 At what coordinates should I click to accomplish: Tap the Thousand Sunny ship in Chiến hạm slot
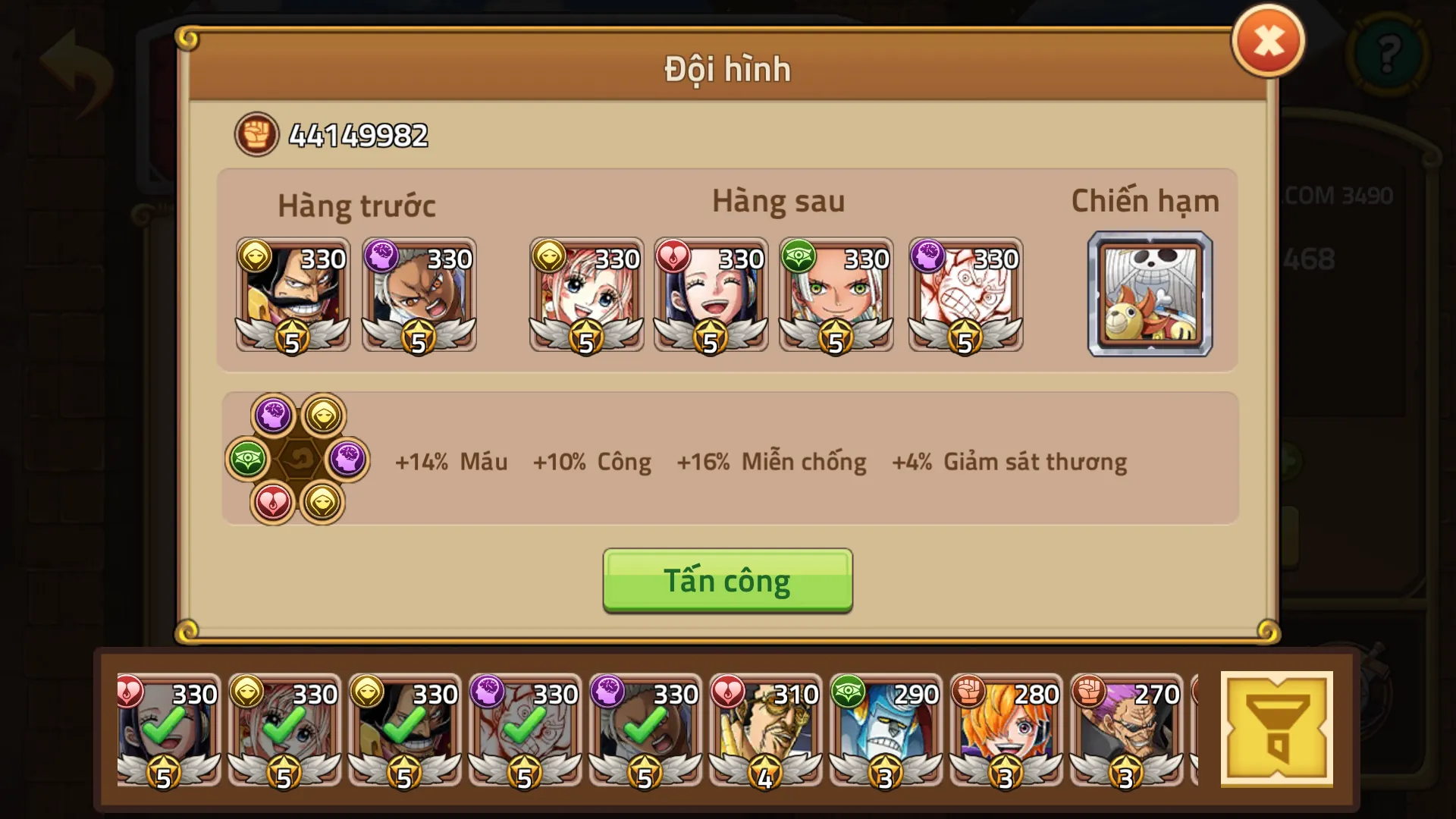1149,294
